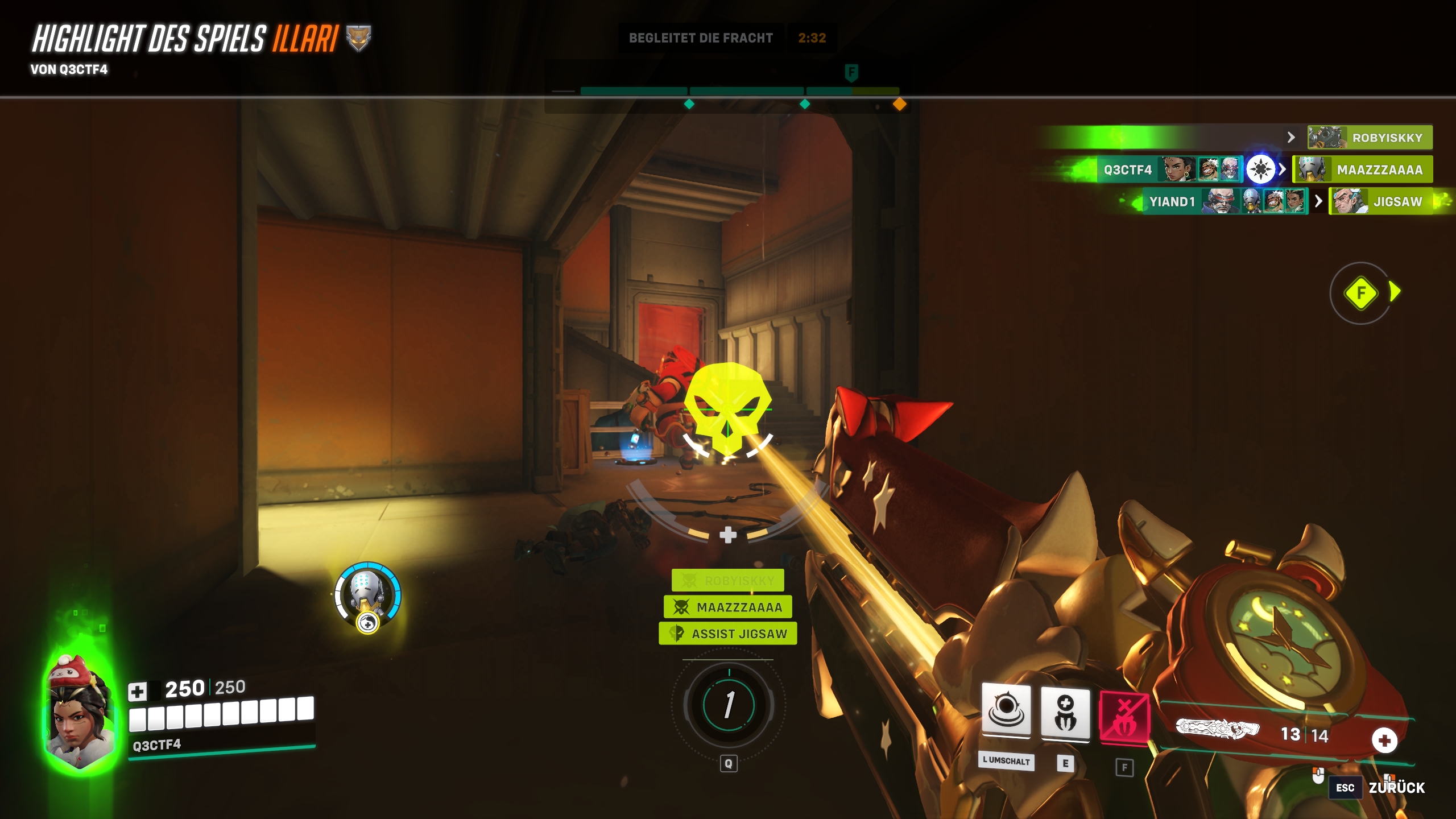
Task: Click the ASSIST JIGSAW notification banner
Action: (728, 634)
